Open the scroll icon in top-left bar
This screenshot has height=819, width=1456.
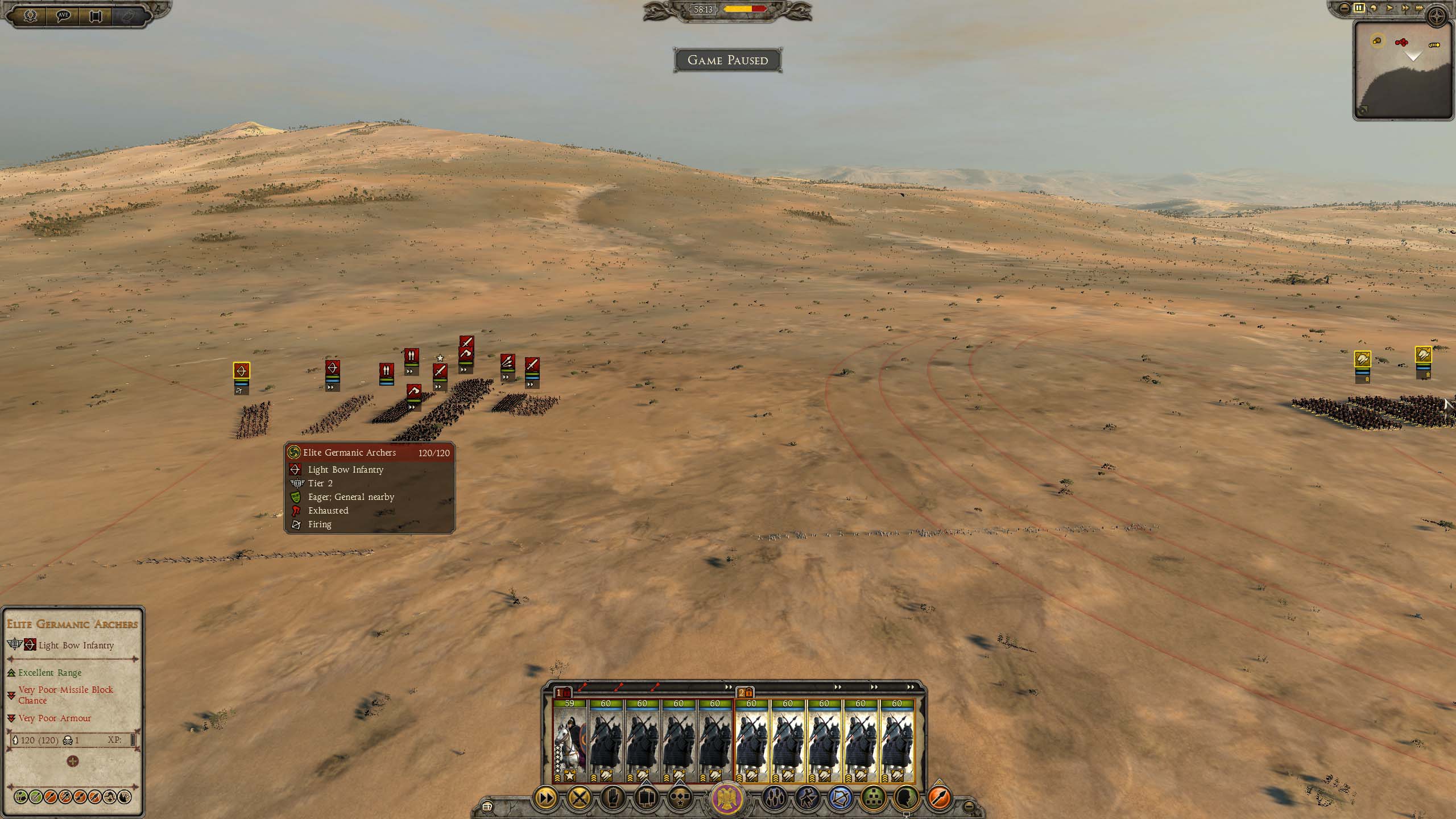pos(96,15)
